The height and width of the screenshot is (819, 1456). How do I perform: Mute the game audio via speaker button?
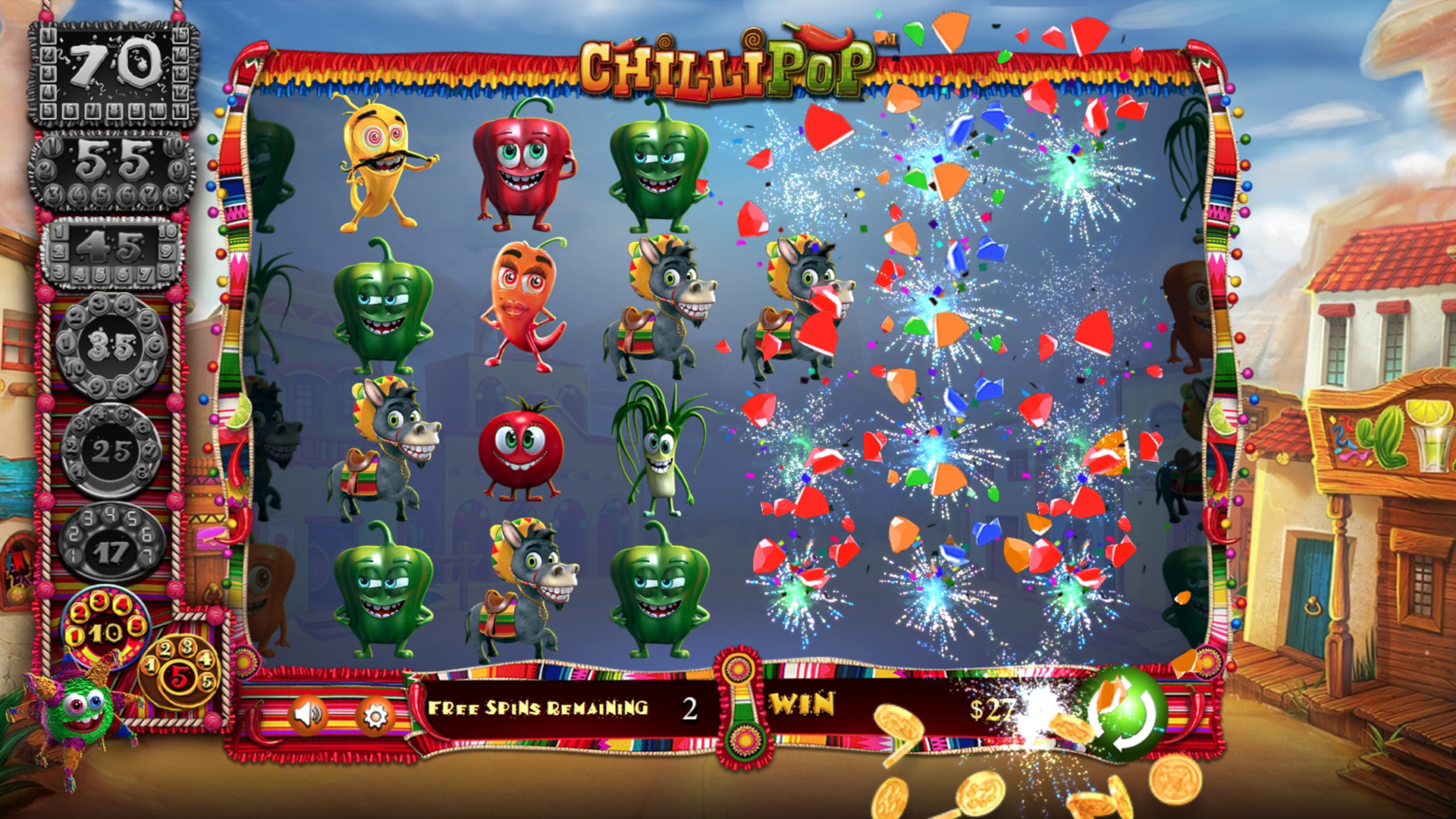(310, 717)
